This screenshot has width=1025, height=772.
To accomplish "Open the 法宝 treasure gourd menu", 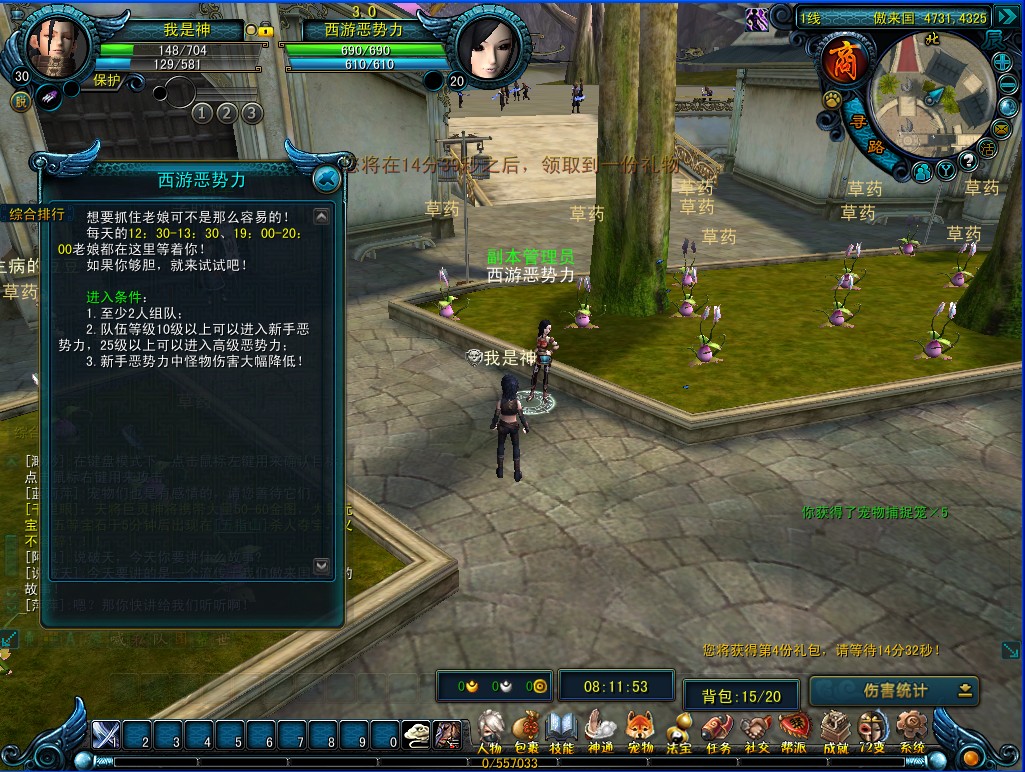I will (x=679, y=730).
